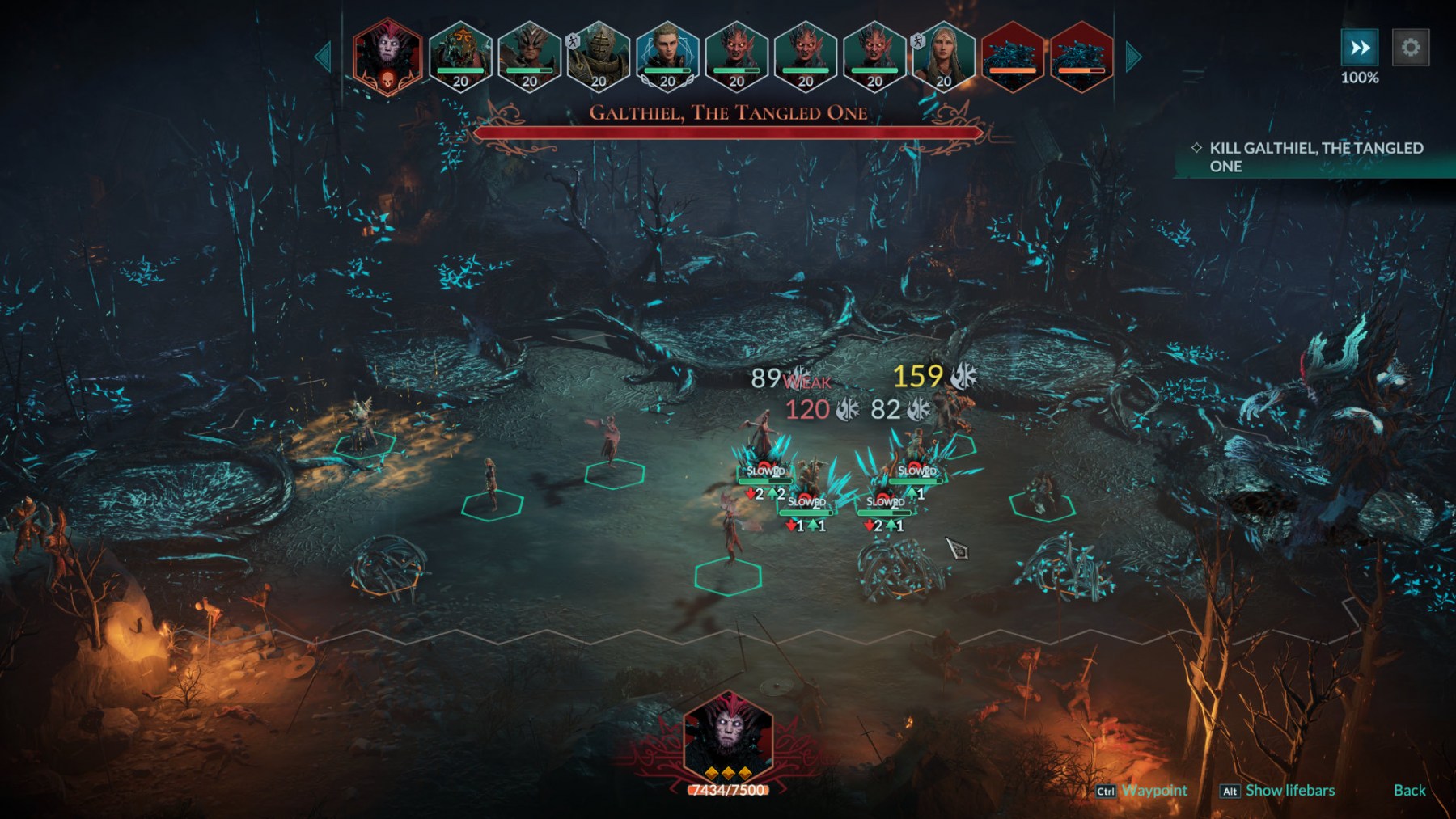Open the Kill Galthiel objective tracker
Screen dimensions: 1456x819
pyautogui.click(x=1315, y=157)
